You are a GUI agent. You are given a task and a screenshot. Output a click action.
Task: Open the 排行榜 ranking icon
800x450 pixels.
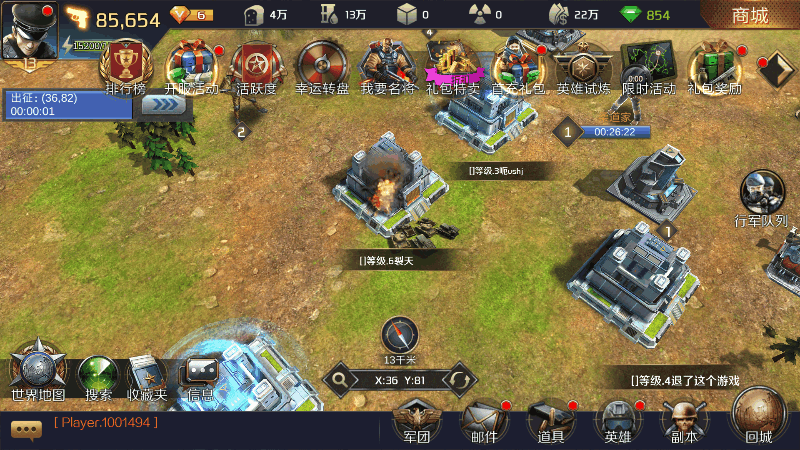coord(125,65)
